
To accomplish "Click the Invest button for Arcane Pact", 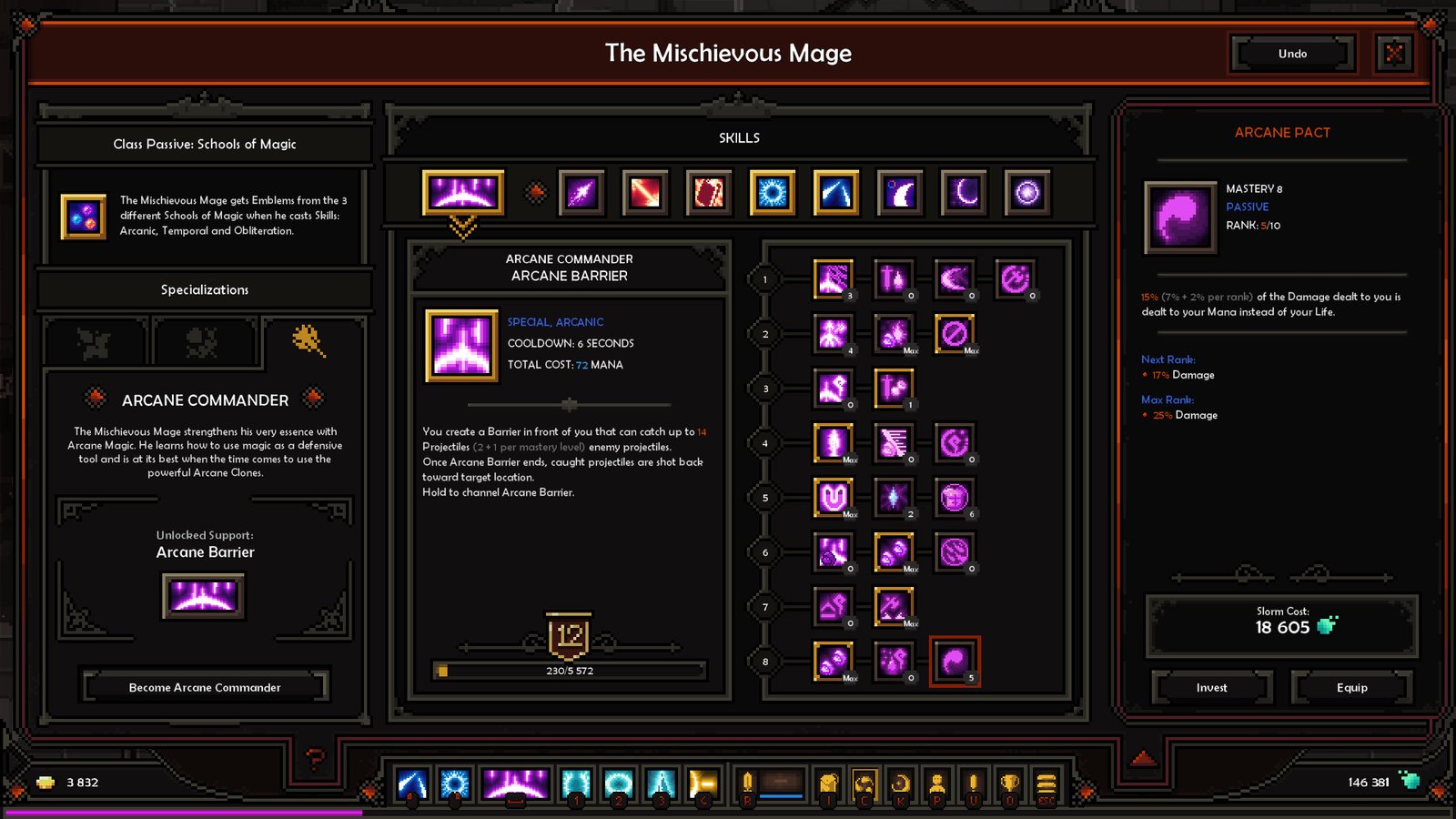I will [1210, 688].
